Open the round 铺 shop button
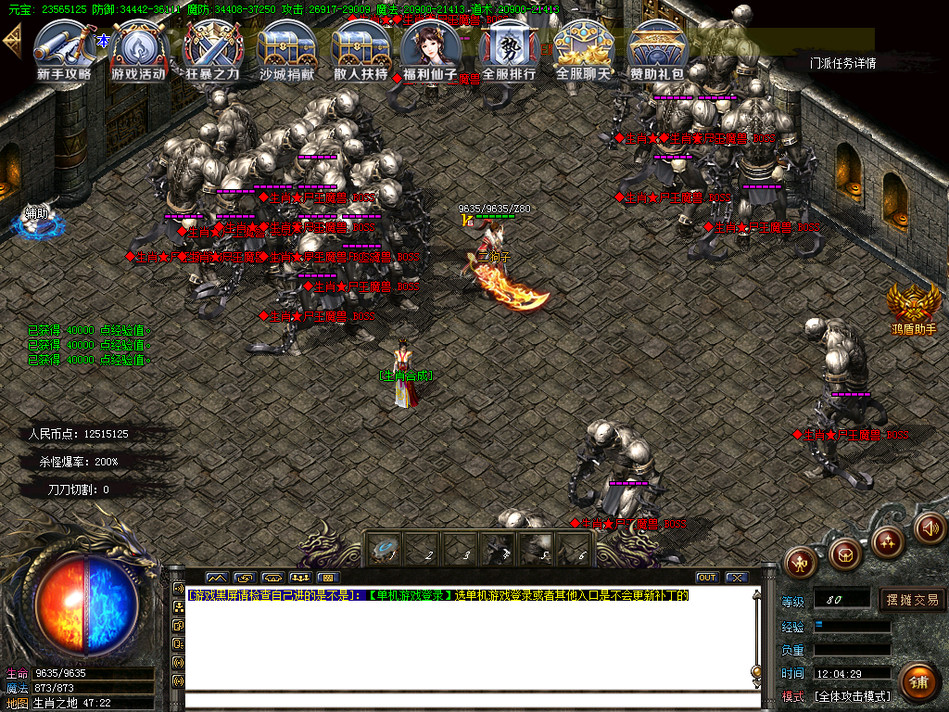Viewport: 949px width, 712px height. [917, 682]
